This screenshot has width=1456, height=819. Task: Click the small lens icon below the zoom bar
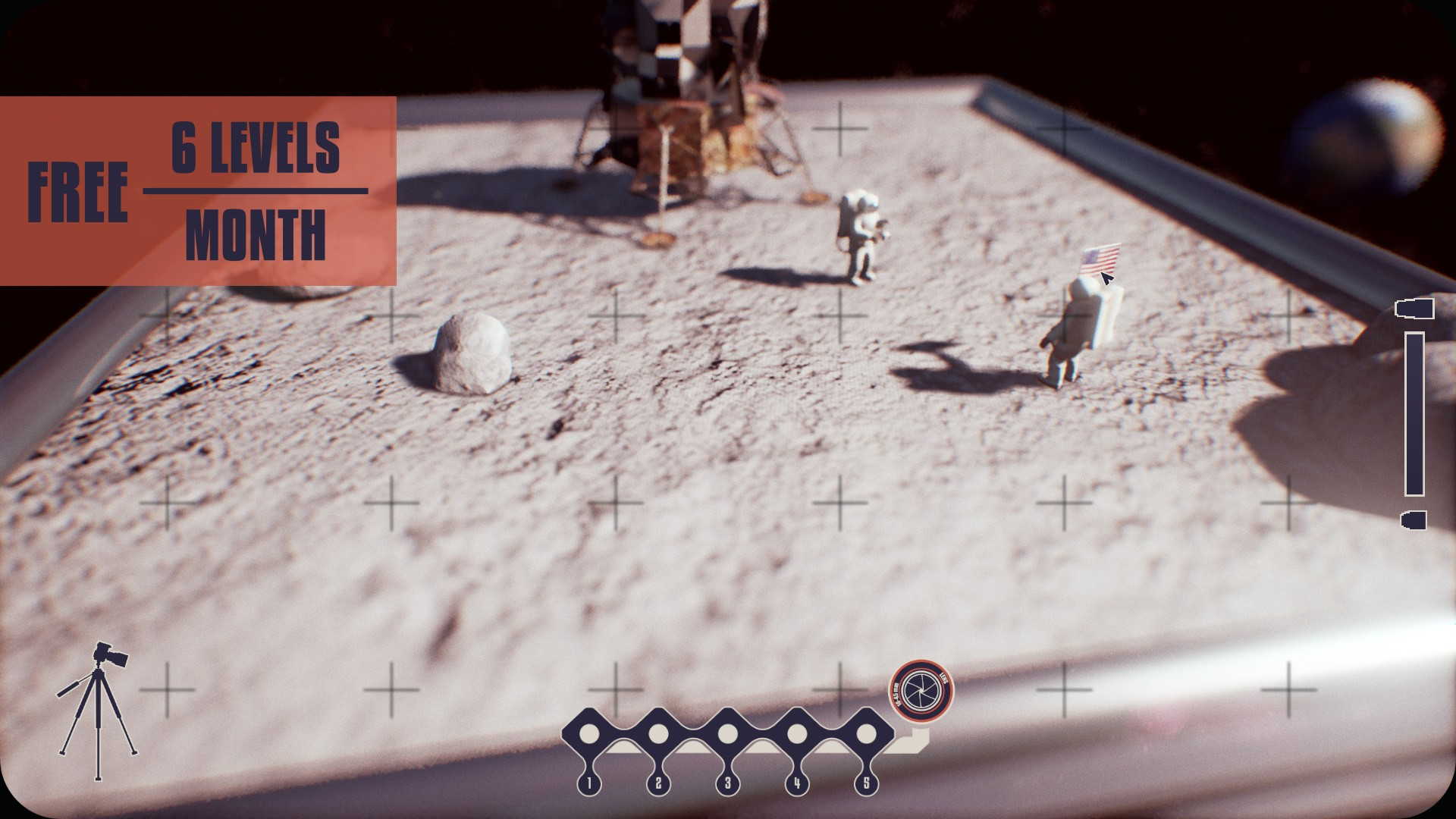[x=1414, y=519]
